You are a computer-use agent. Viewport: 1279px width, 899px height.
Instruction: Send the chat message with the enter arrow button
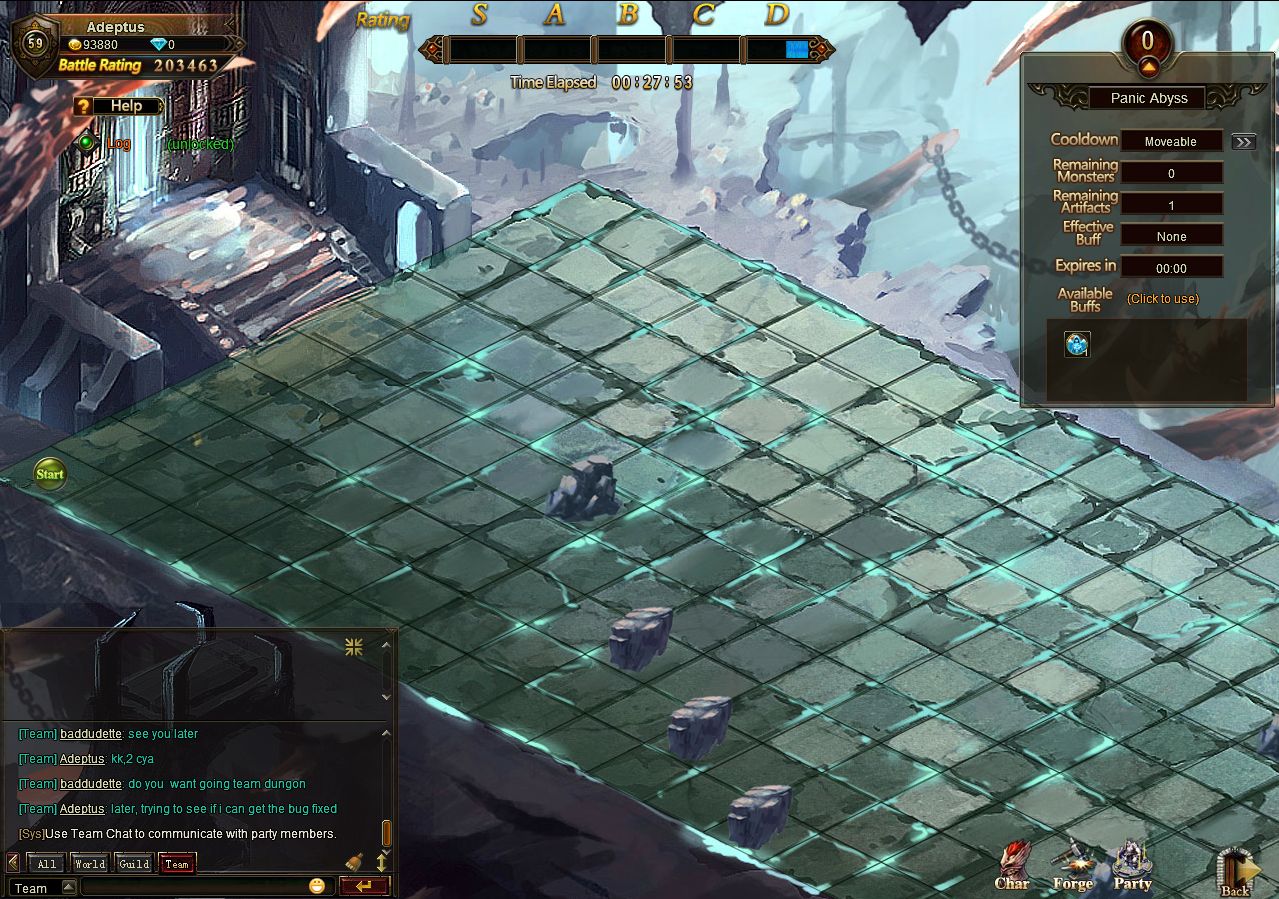(363, 886)
